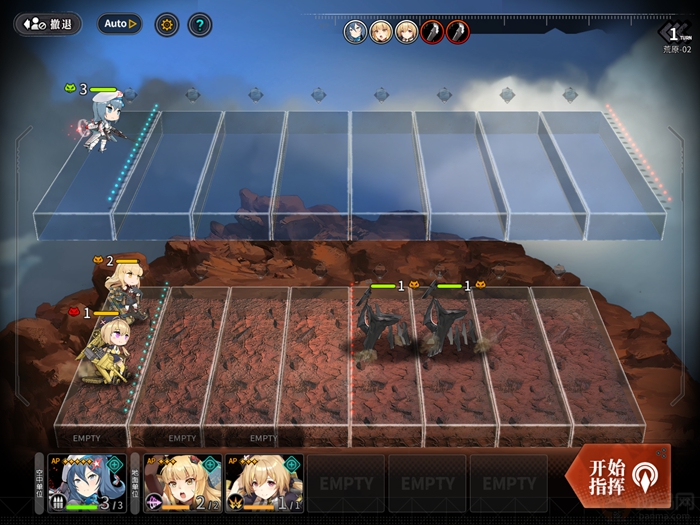Select the blue-haired air unit card
700x525 pixels.
pos(86,483)
